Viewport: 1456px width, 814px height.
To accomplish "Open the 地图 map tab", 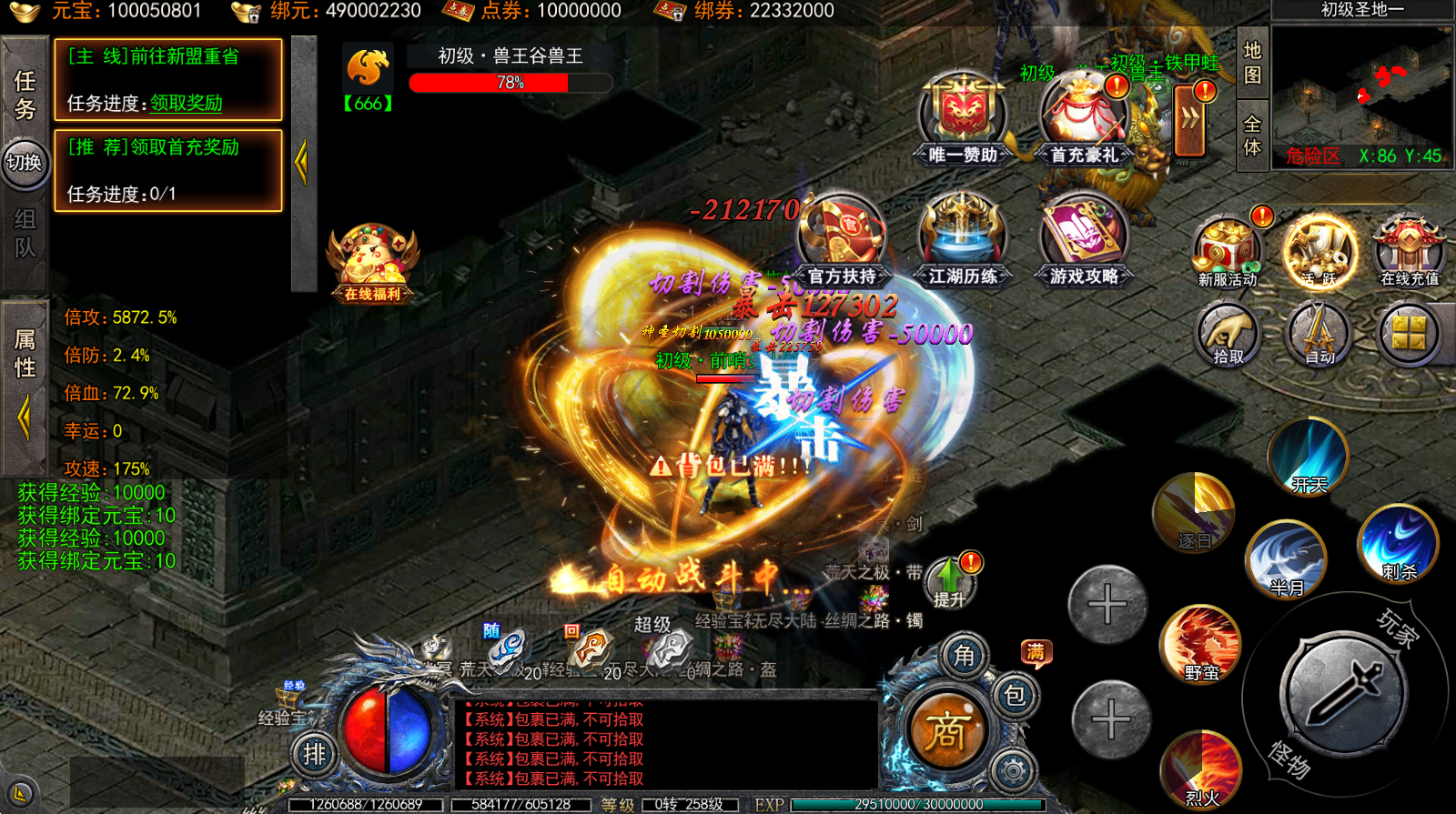I will click(1253, 64).
